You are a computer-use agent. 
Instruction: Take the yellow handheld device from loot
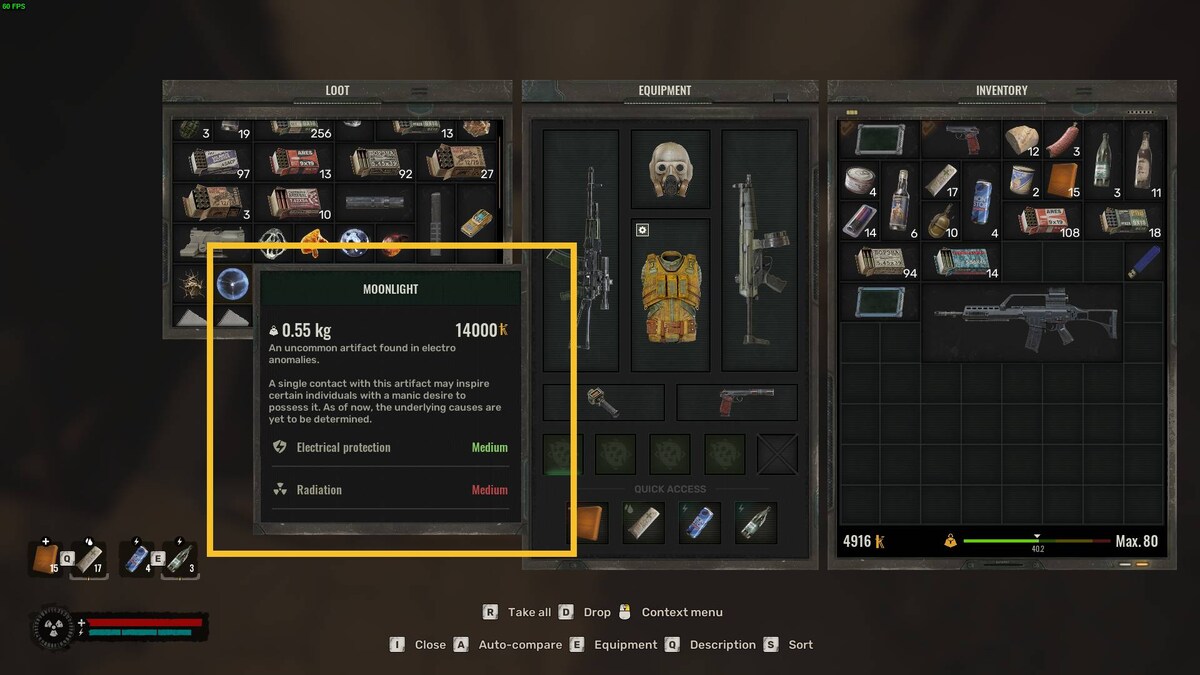(476, 222)
